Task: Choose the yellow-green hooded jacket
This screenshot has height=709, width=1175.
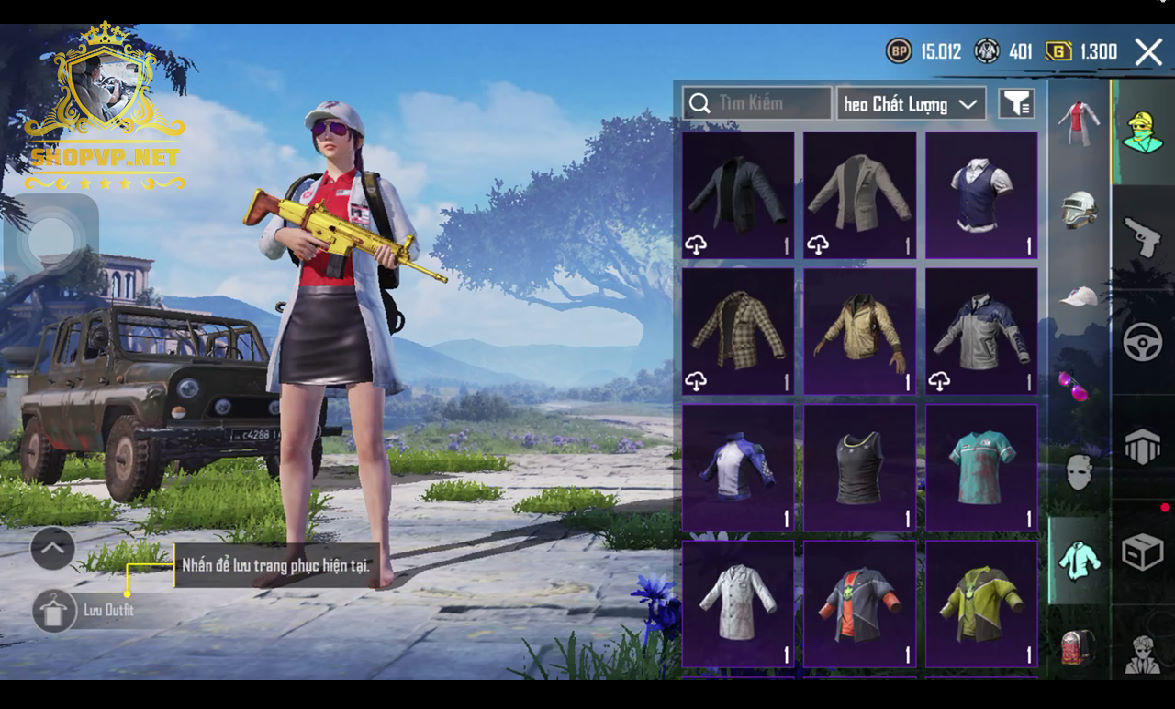Action: click(x=981, y=603)
